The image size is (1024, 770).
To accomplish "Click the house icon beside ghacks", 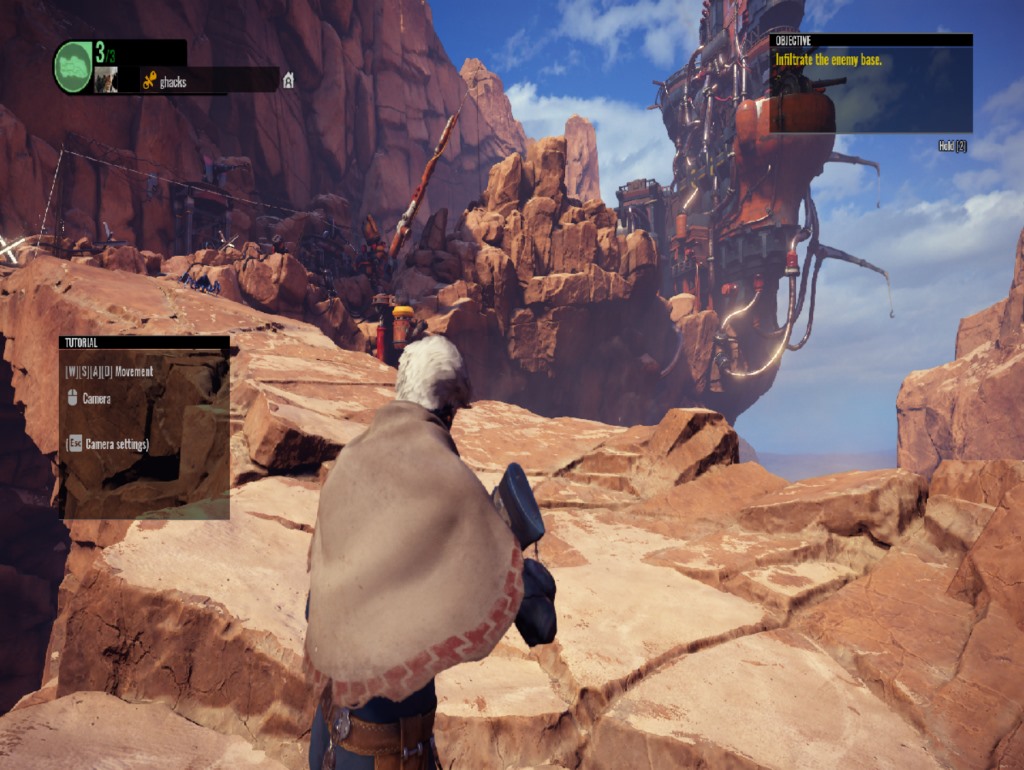I will 288,81.
